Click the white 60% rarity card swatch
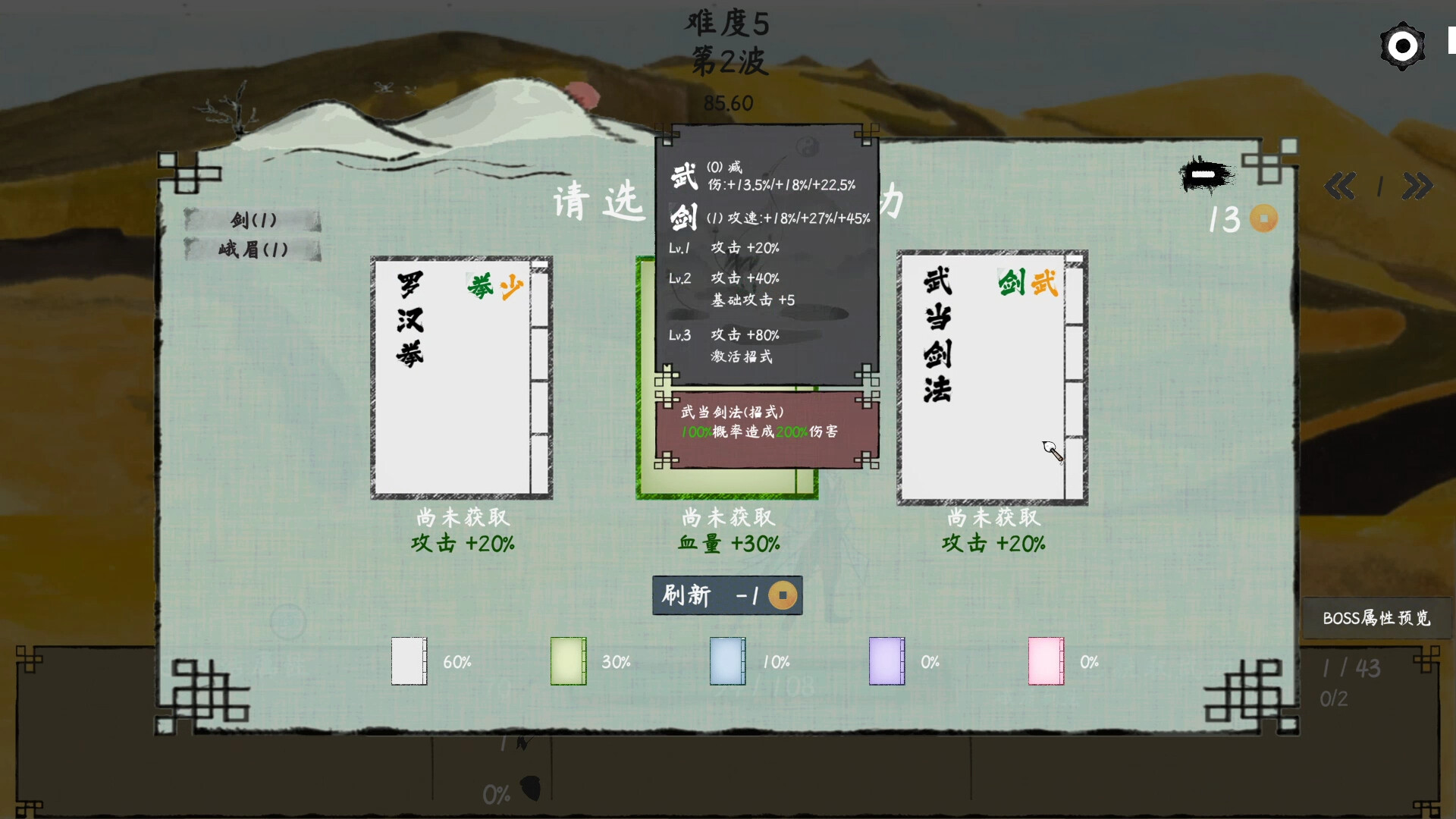The image size is (1456, 819). pyautogui.click(x=409, y=661)
